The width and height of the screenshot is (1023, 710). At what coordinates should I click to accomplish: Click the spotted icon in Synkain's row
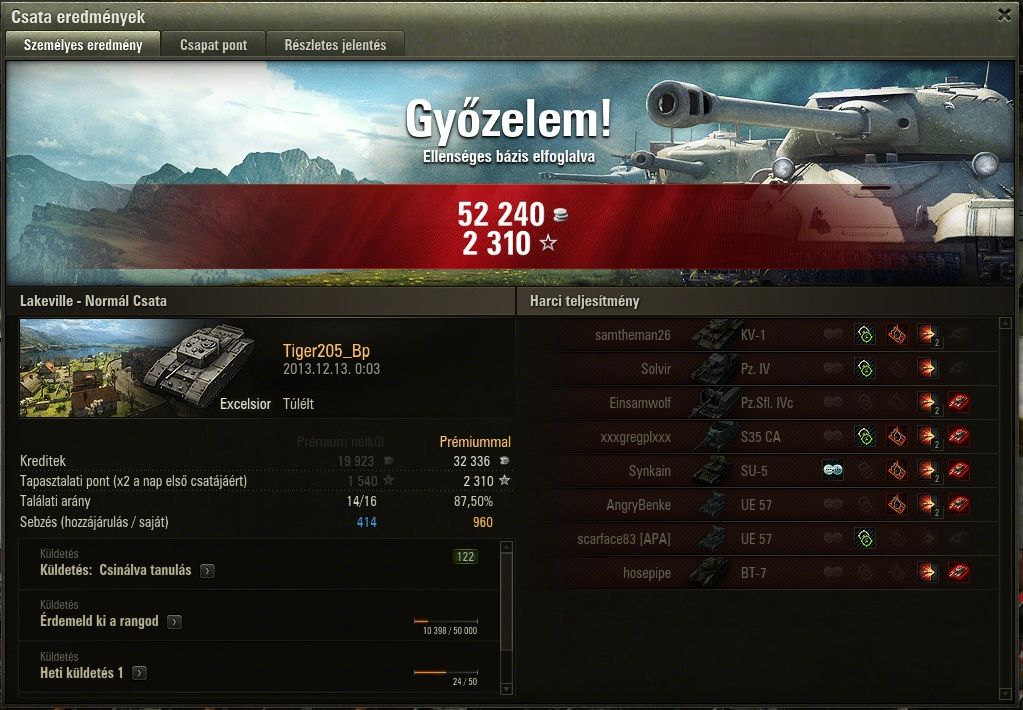832,471
